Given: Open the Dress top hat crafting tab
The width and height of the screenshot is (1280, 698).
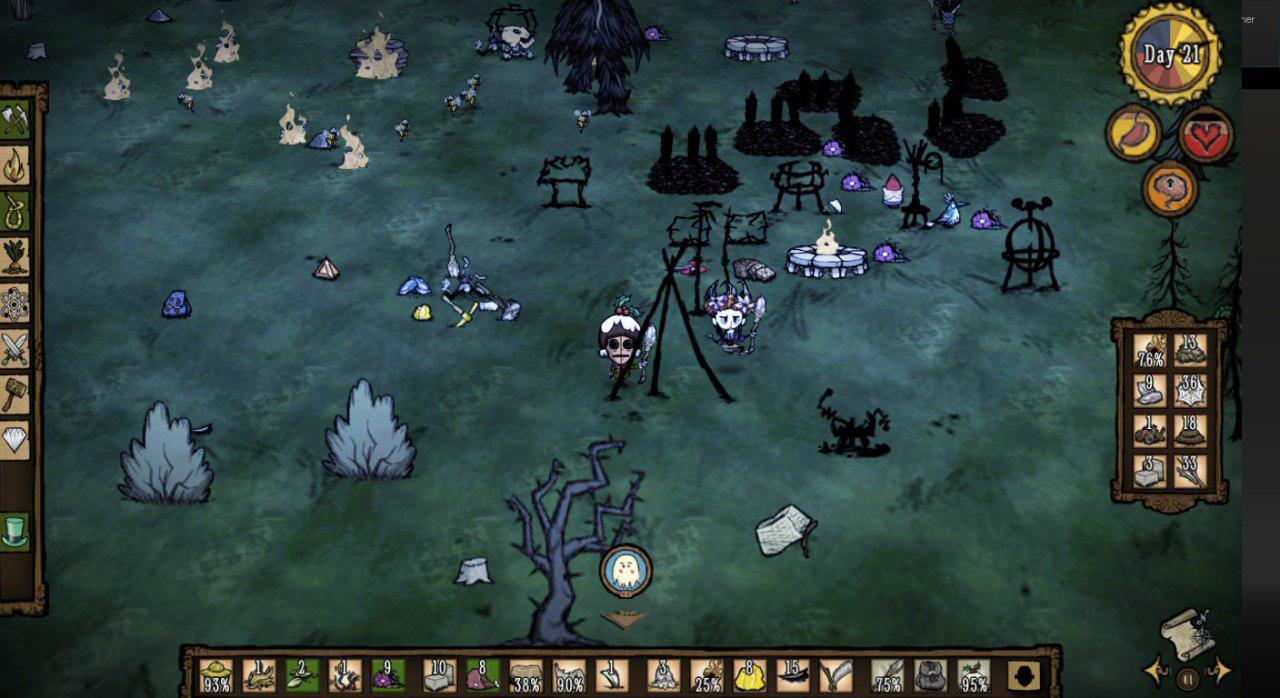Looking at the screenshot, I should 15,531.
